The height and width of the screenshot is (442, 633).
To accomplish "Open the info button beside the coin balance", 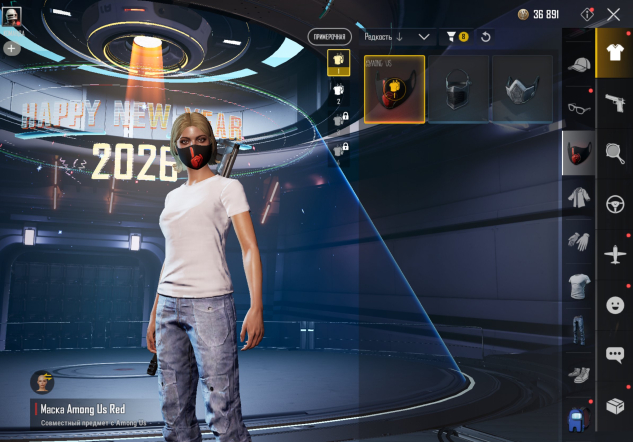I will 587,14.
